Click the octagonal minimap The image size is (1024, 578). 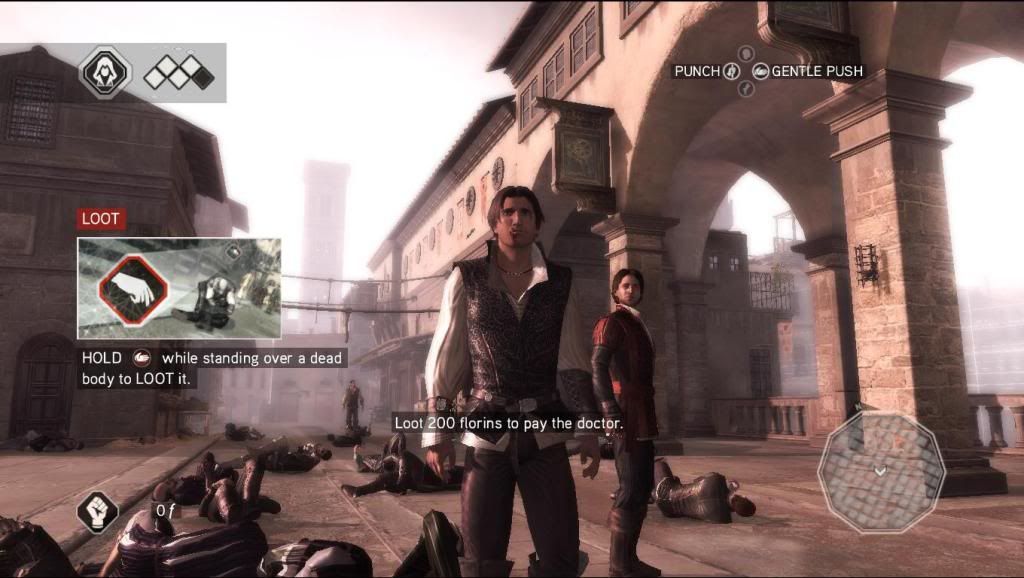879,469
